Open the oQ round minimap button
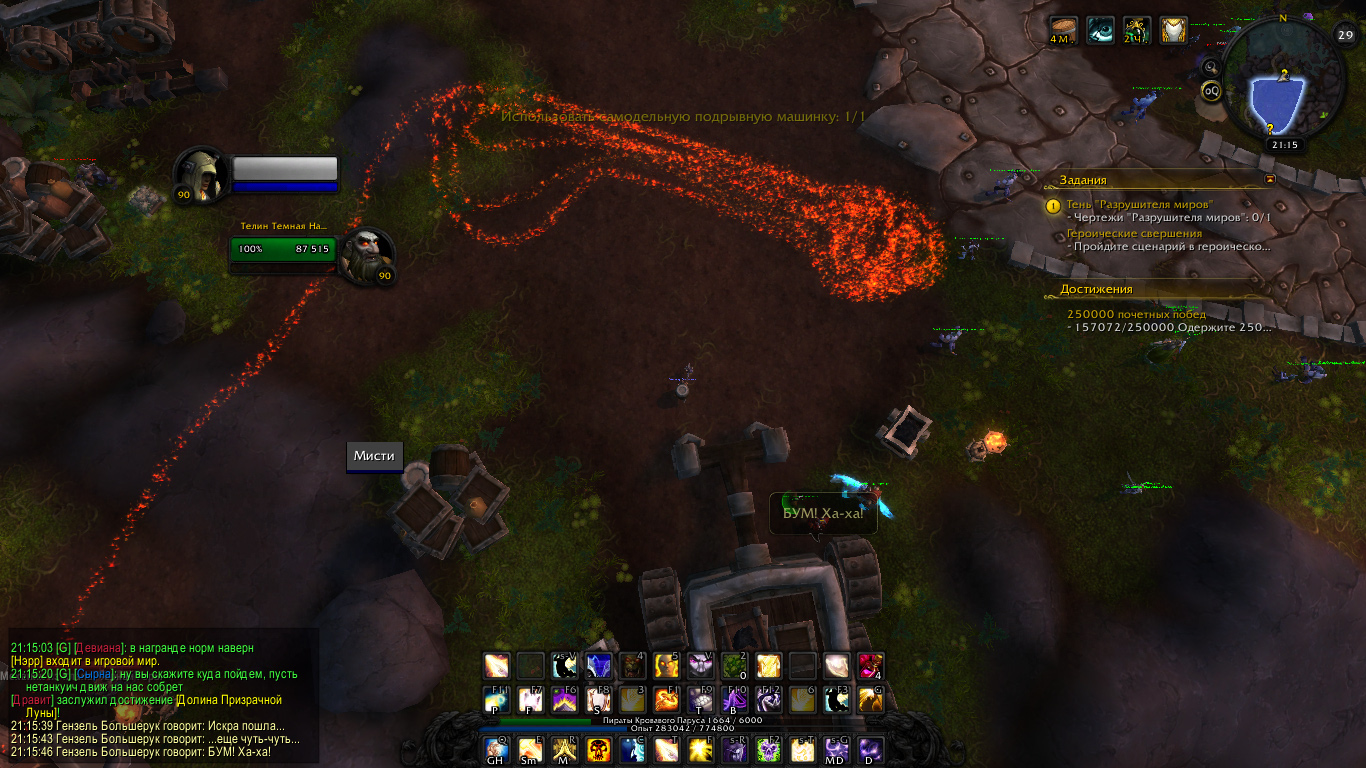 tap(1212, 91)
